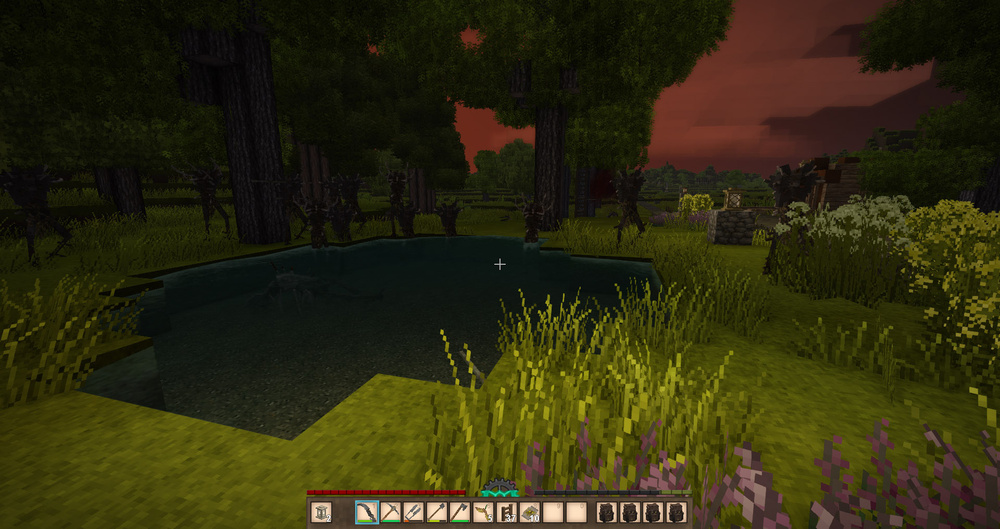
Task: Select the lantern offhand slot
Action: [321, 513]
